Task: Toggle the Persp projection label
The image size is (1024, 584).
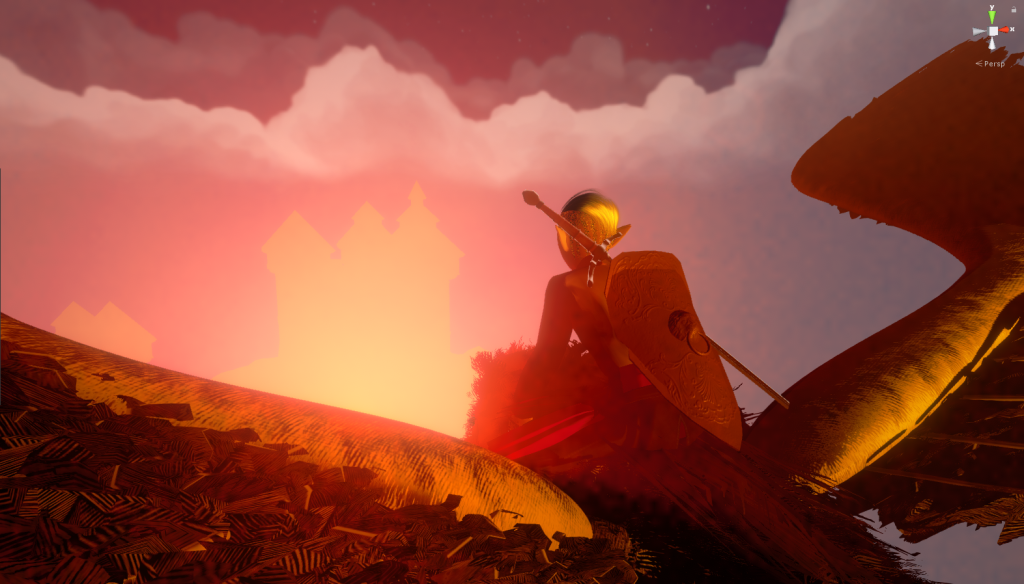Action: [994, 63]
